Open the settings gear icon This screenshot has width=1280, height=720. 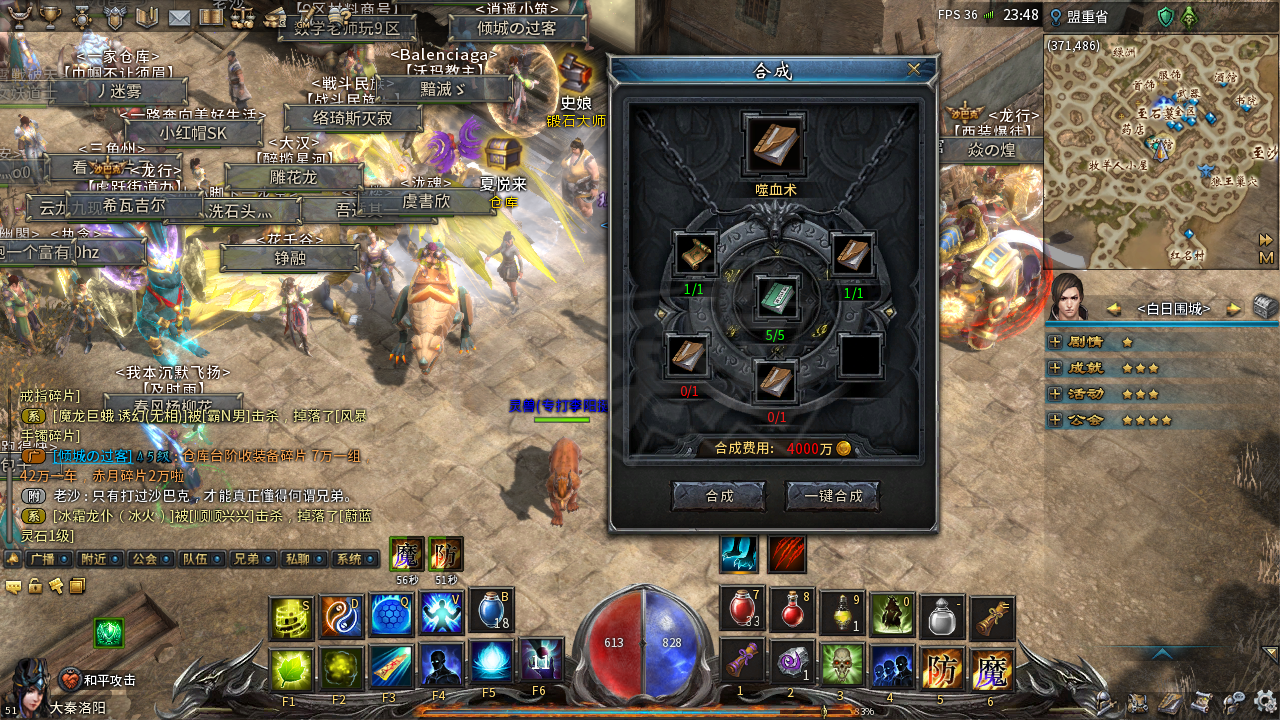tap(1266, 701)
